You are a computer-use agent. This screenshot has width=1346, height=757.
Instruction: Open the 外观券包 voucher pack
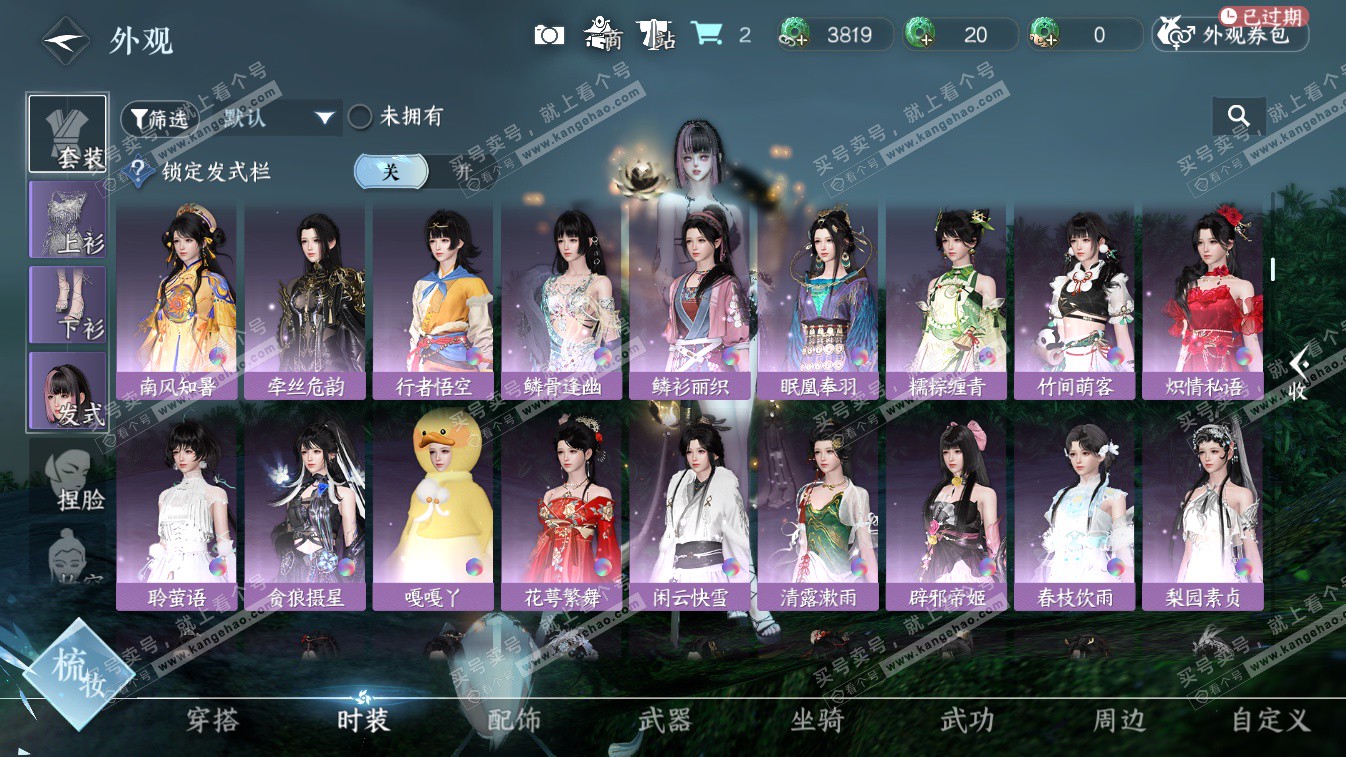[1230, 35]
